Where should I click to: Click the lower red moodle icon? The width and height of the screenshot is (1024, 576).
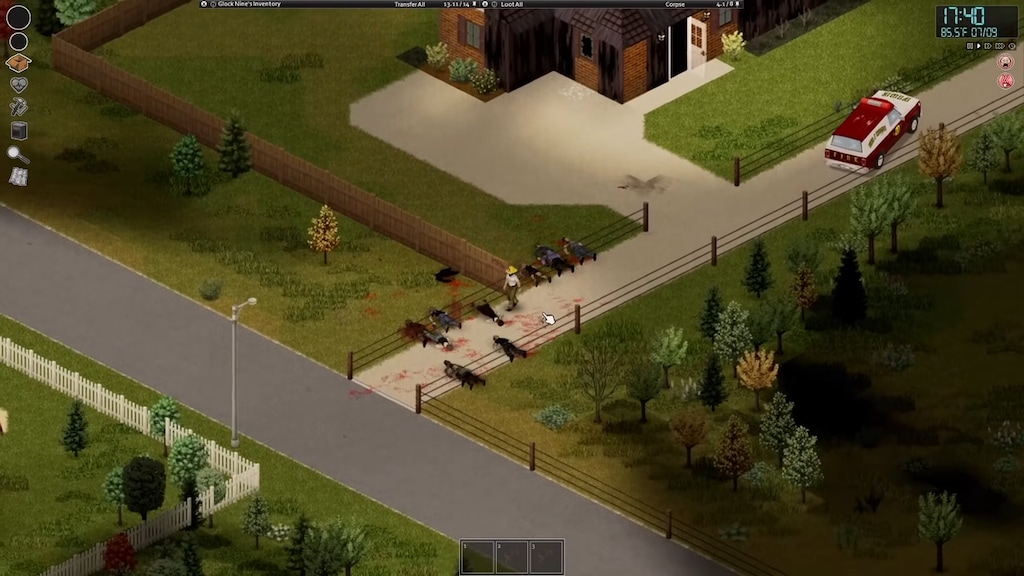(x=1006, y=80)
